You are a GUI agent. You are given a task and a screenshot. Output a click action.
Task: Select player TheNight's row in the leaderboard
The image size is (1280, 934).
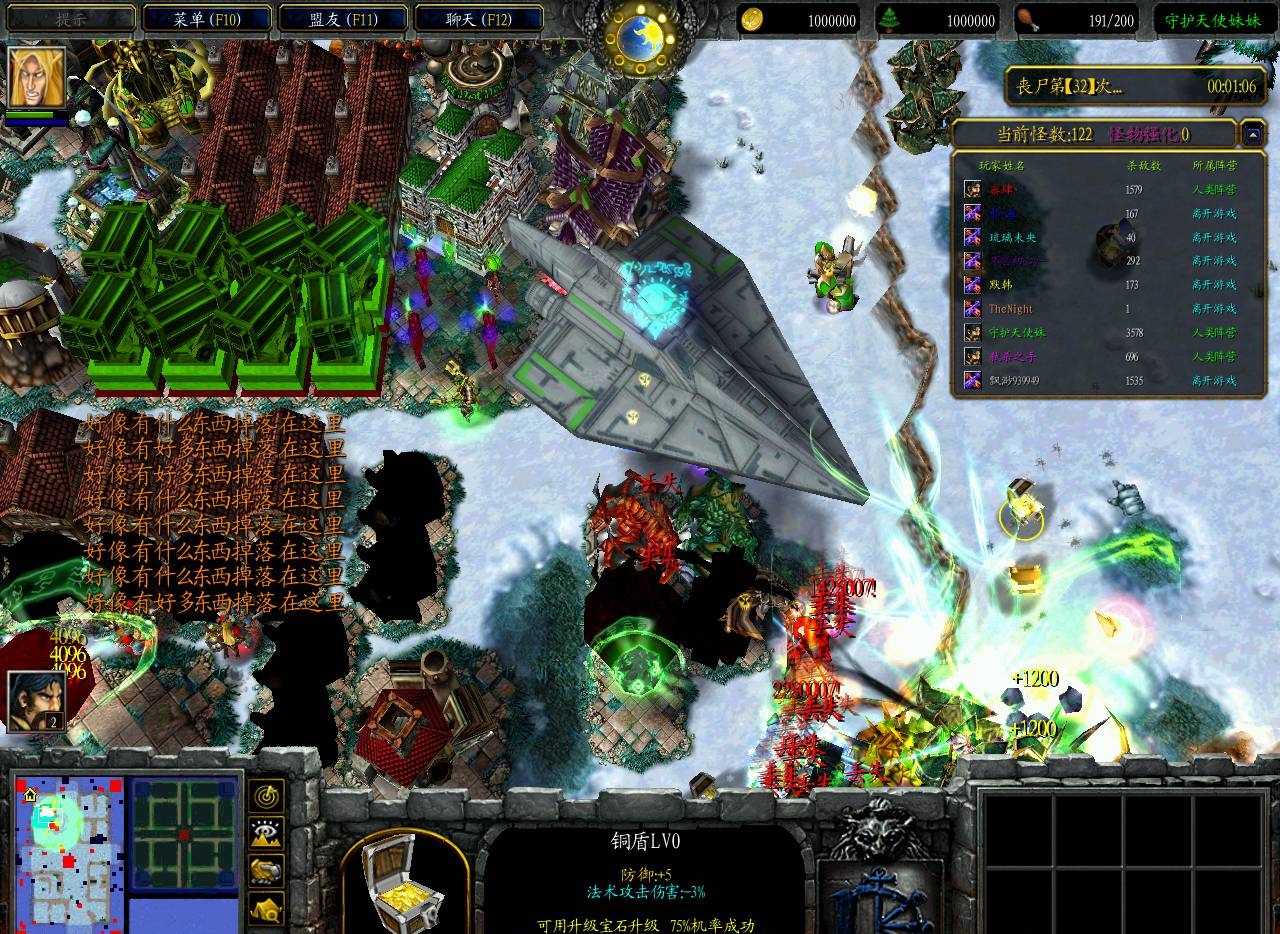1100,309
